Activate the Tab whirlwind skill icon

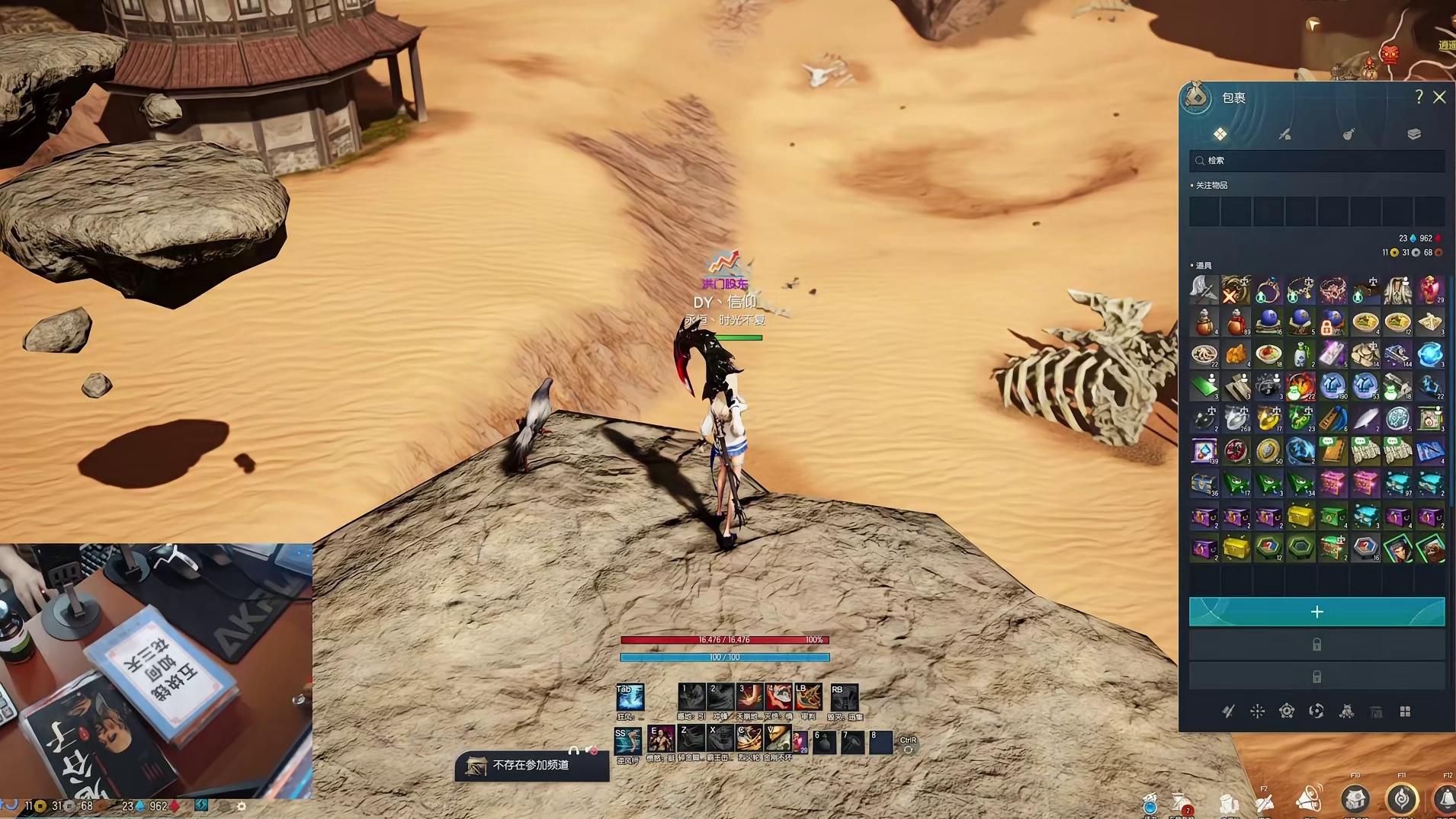point(630,697)
